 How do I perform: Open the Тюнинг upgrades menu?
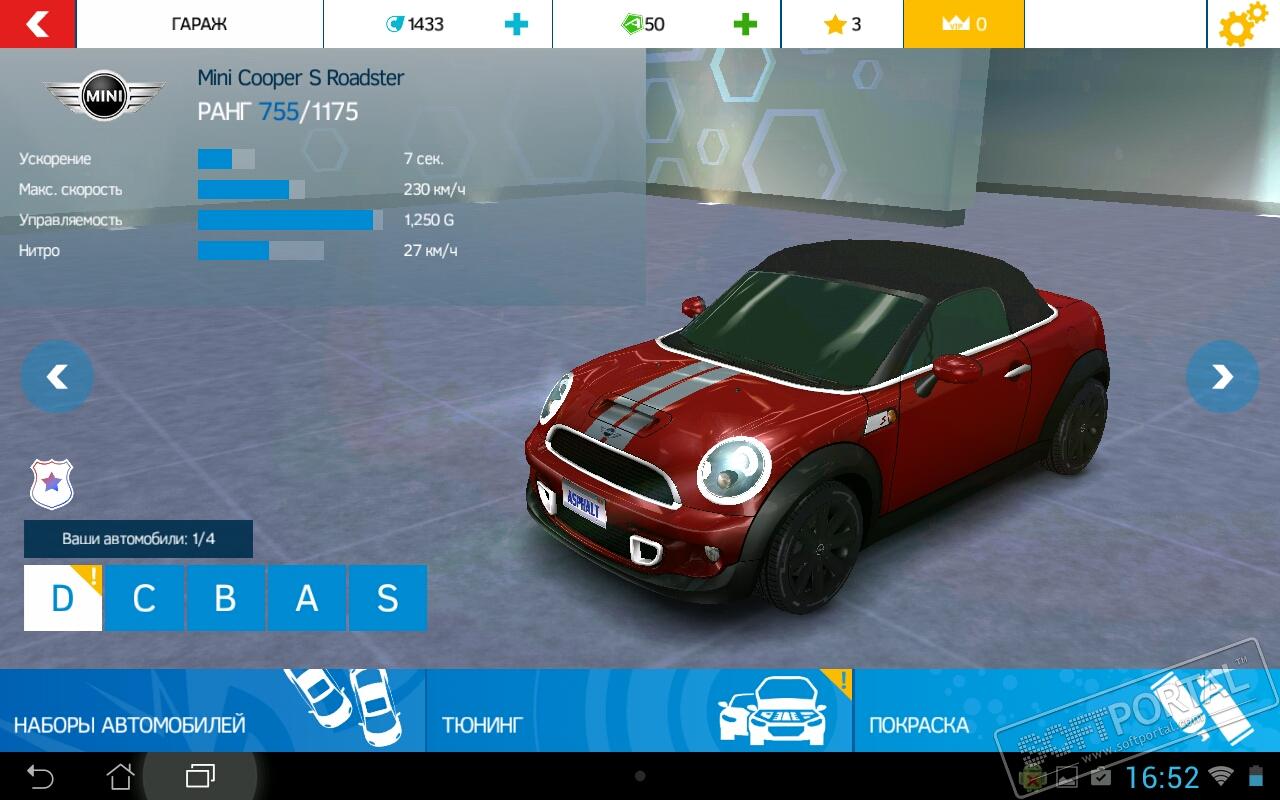tap(640, 711)
